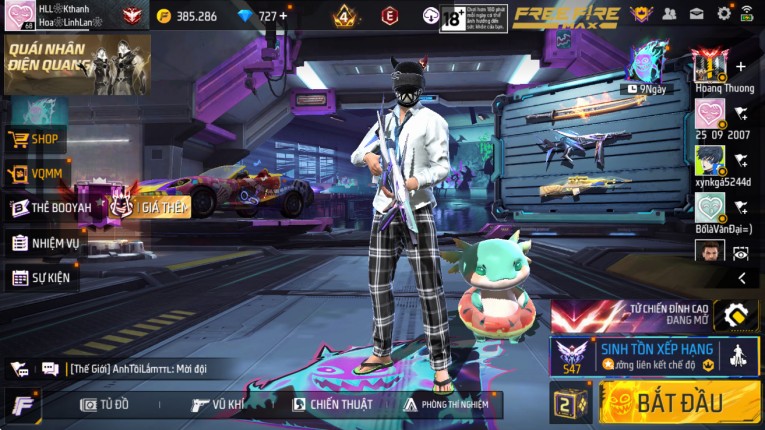Open the settings gear icon

tap(724, 14)
